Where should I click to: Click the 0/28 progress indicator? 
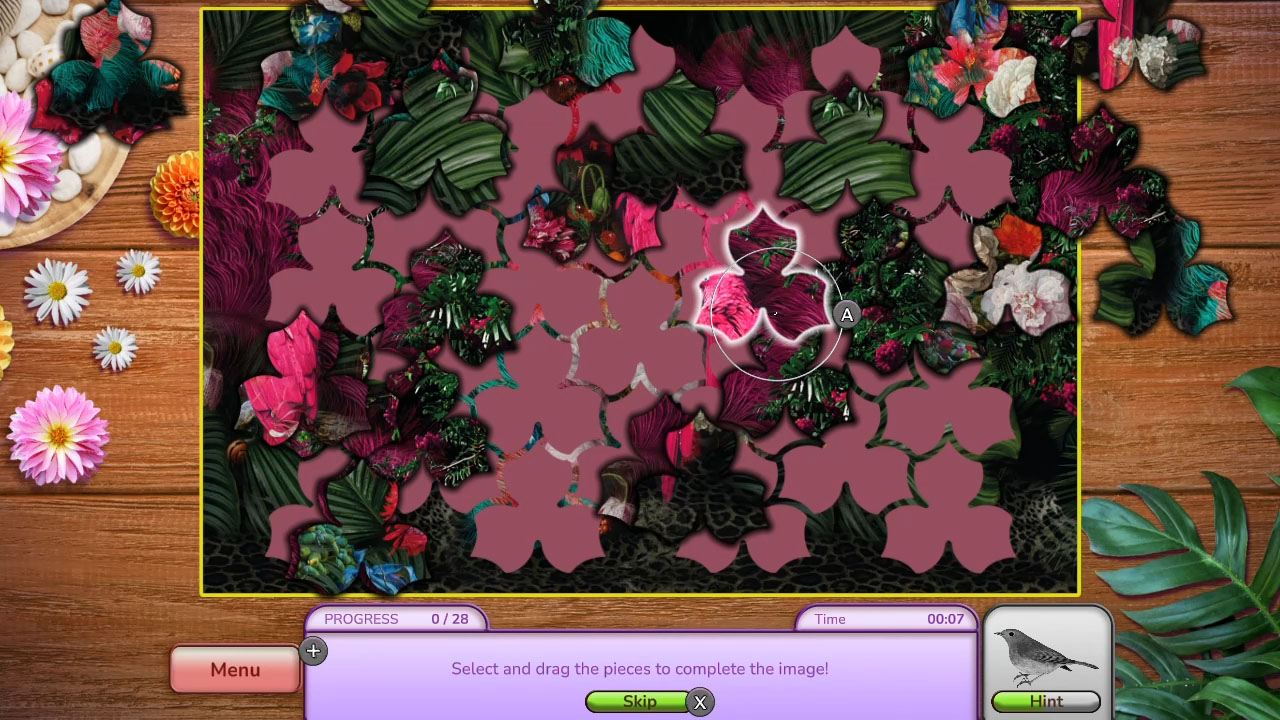point(450,619)
